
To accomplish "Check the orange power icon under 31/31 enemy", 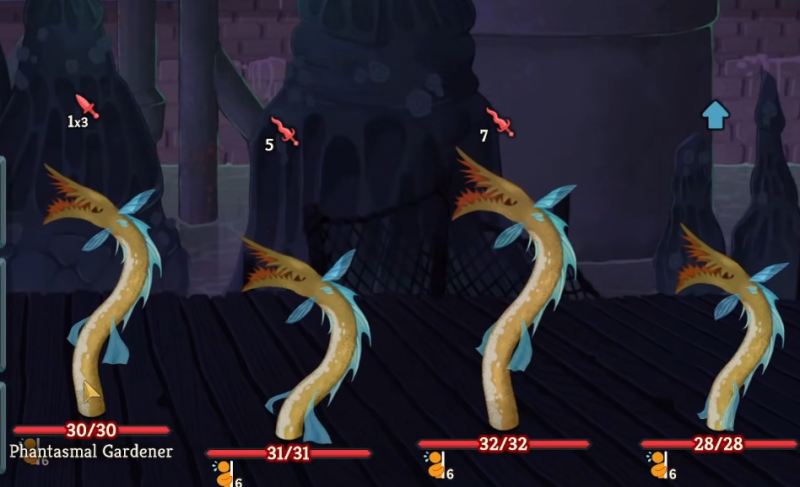I will [x=222, y=474].
